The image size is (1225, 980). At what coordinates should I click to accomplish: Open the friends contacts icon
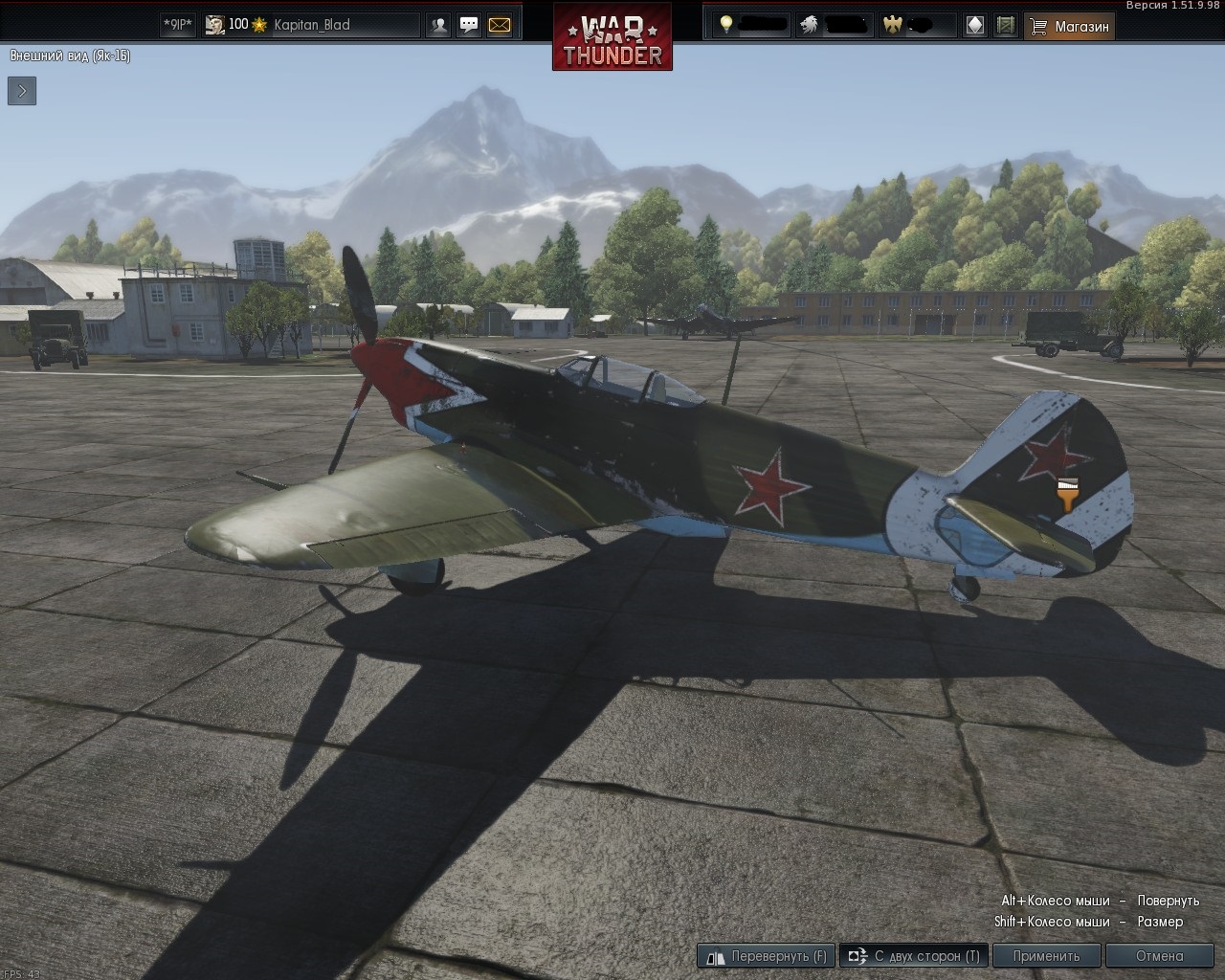click(438, 26)
